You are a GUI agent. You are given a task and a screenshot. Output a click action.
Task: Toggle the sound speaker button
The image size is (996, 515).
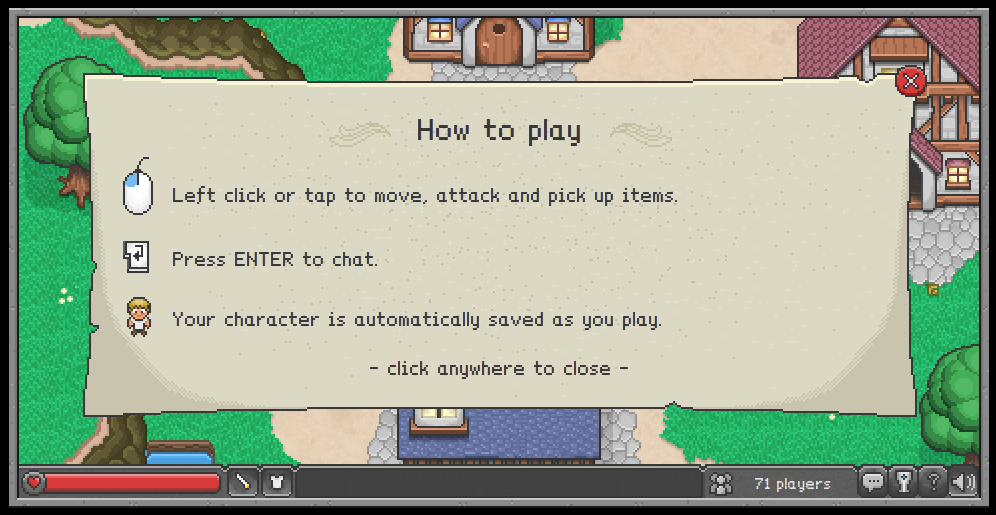click(x=963, y=483)
